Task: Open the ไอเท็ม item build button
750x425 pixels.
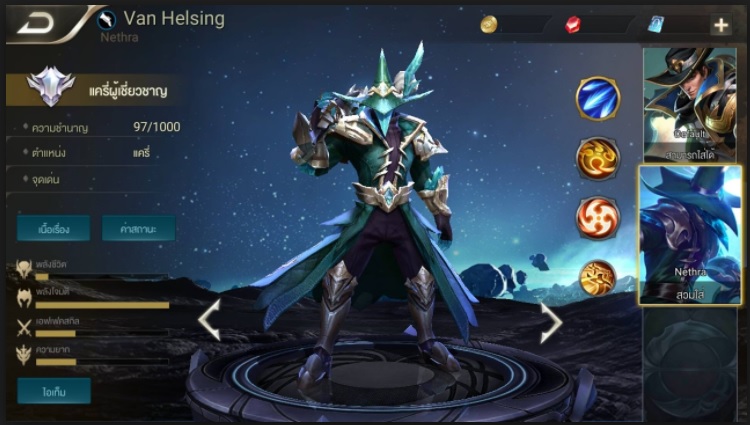Action: point(53,390)
